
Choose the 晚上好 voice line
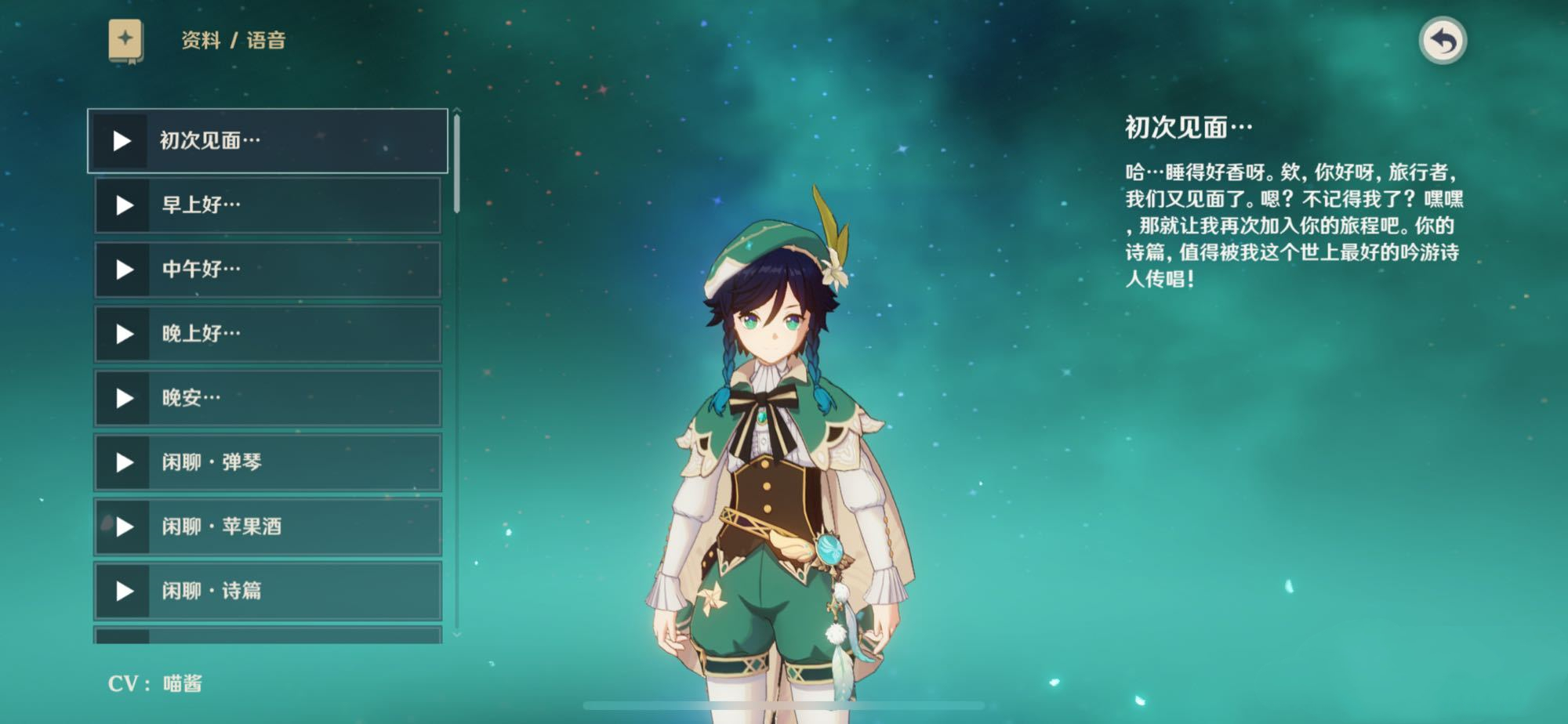268,334
